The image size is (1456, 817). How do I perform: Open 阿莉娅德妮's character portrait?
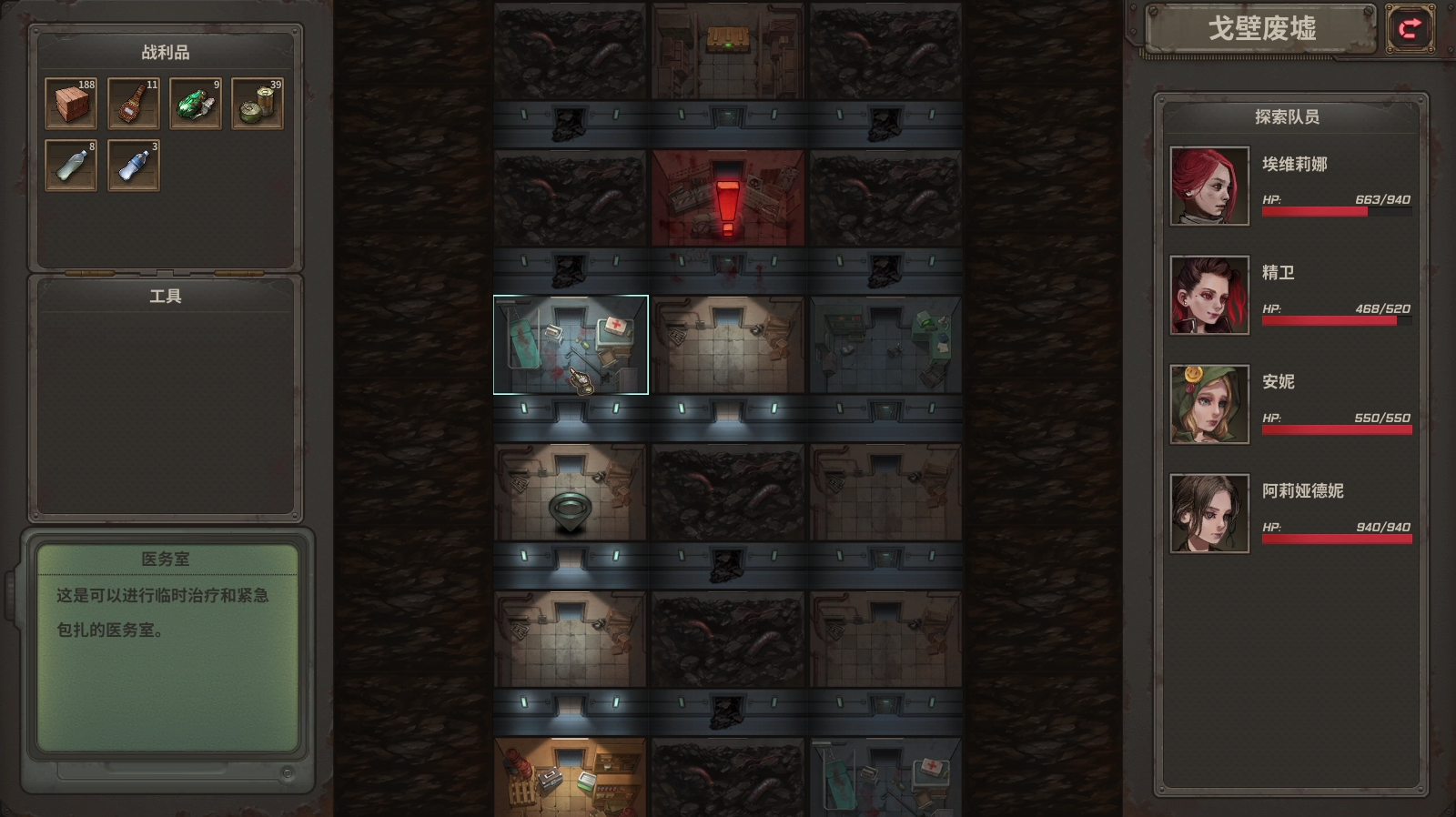click(1208, 512)
